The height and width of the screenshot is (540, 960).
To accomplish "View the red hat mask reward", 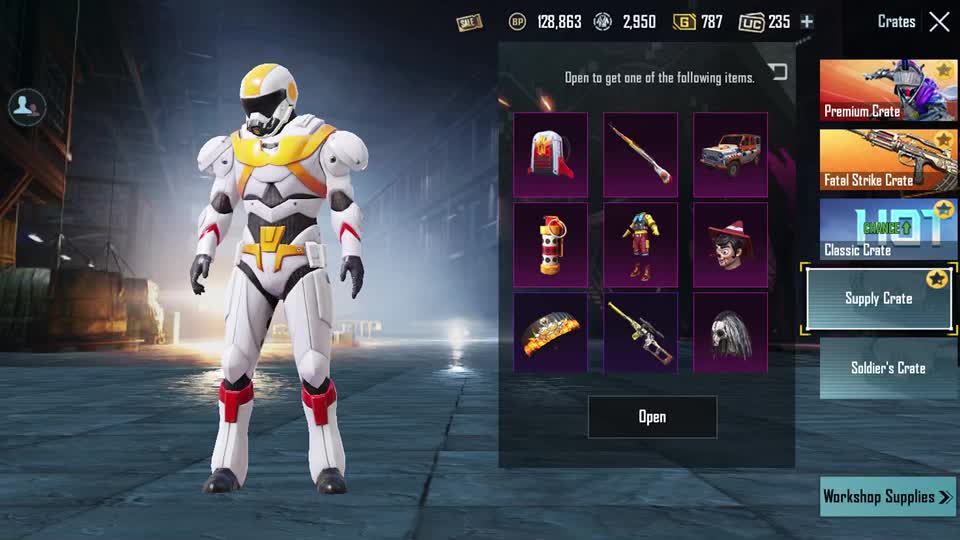I will pyautogui.click(x=730, y=244).
